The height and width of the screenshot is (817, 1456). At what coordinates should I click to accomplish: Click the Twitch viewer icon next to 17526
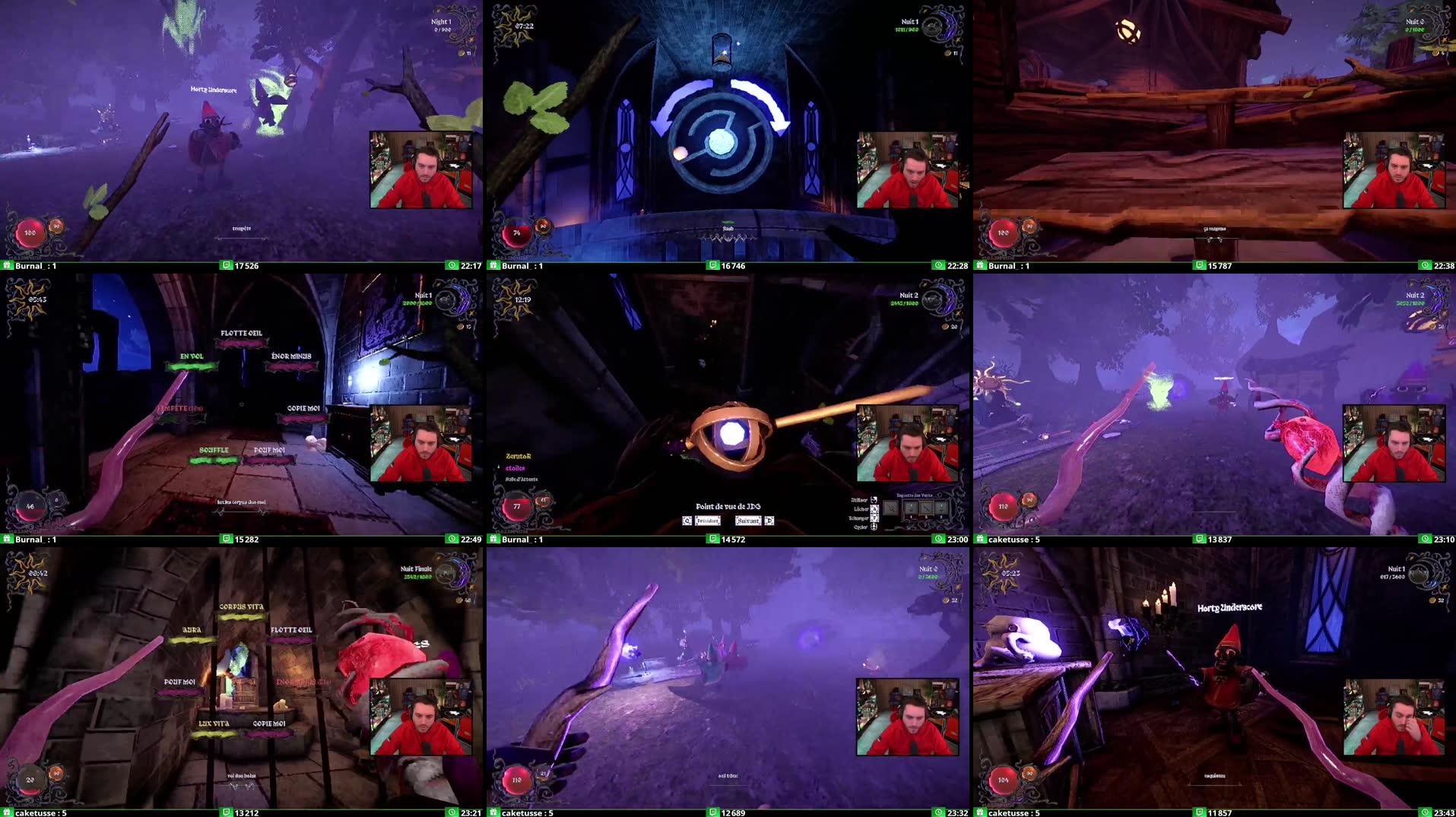tap(227, 266)
